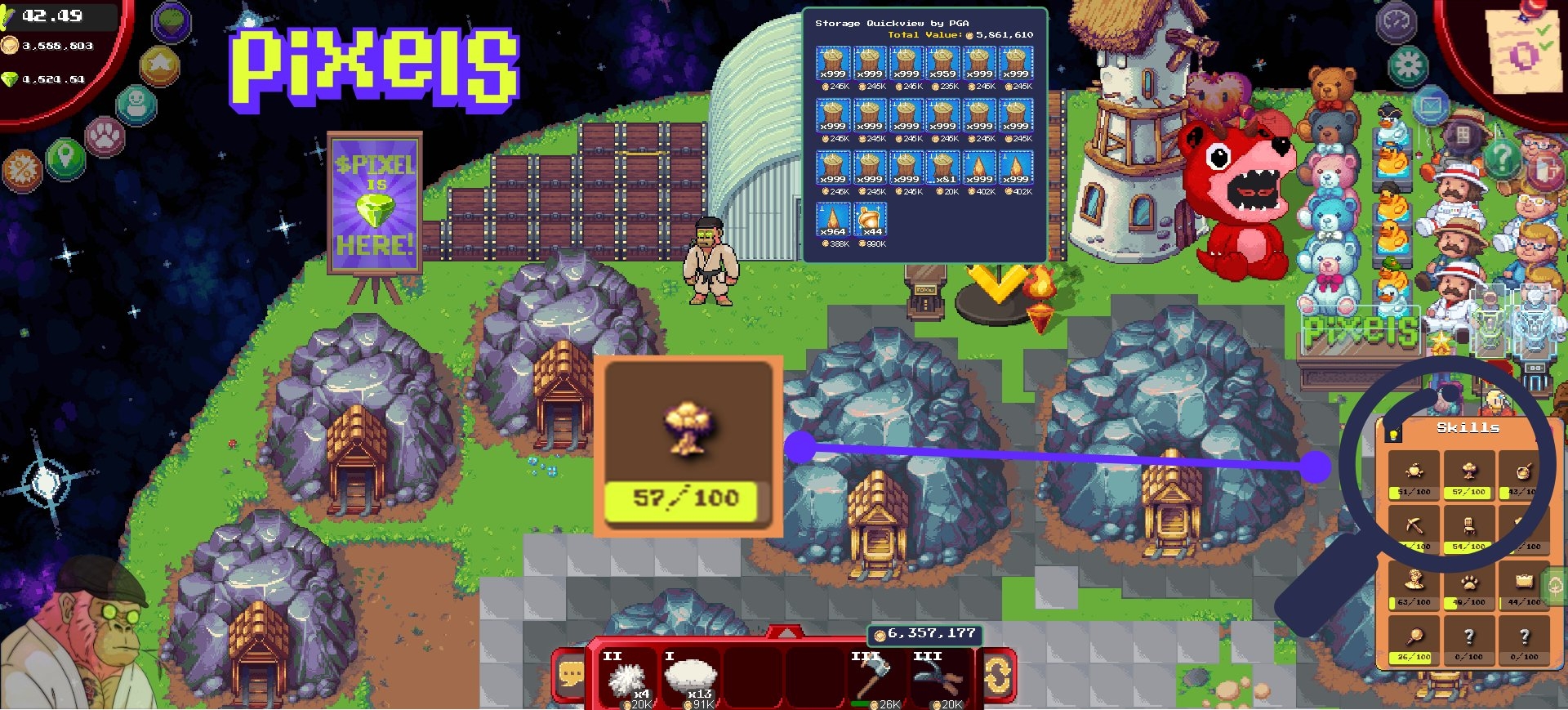The image size is (1568, 710).
Task: Equip the shears in the hotbar
Action: point(939,678)
